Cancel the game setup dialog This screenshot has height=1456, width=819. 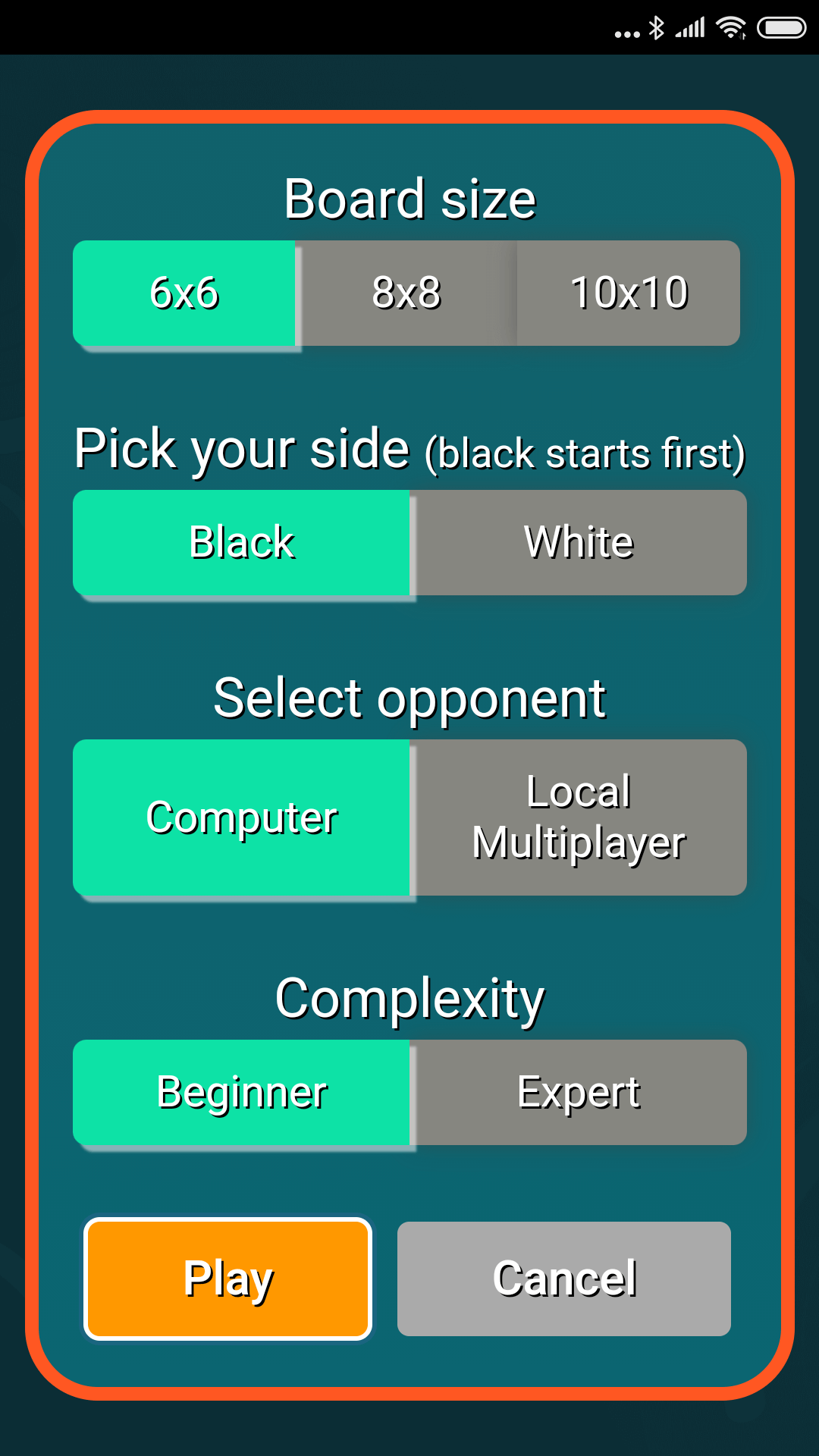click(x=564, y=1279)
